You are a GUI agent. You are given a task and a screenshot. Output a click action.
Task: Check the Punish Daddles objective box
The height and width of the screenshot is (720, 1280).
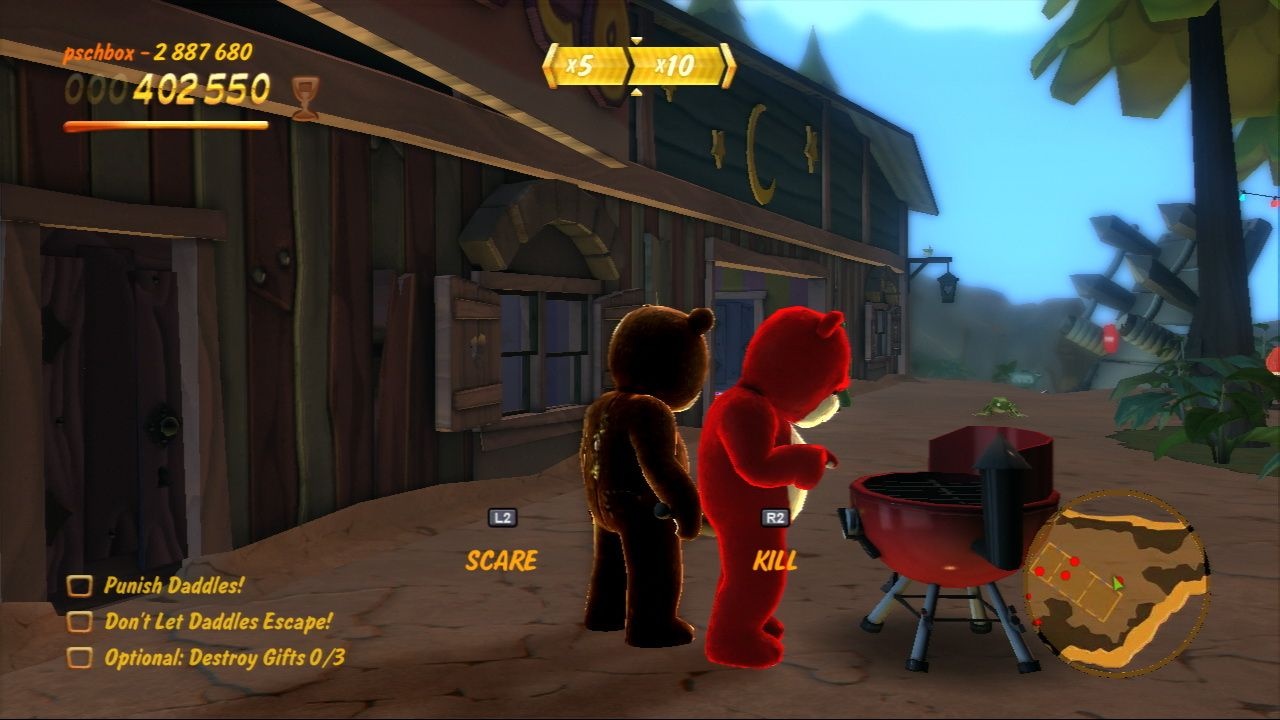pos(80,585)
